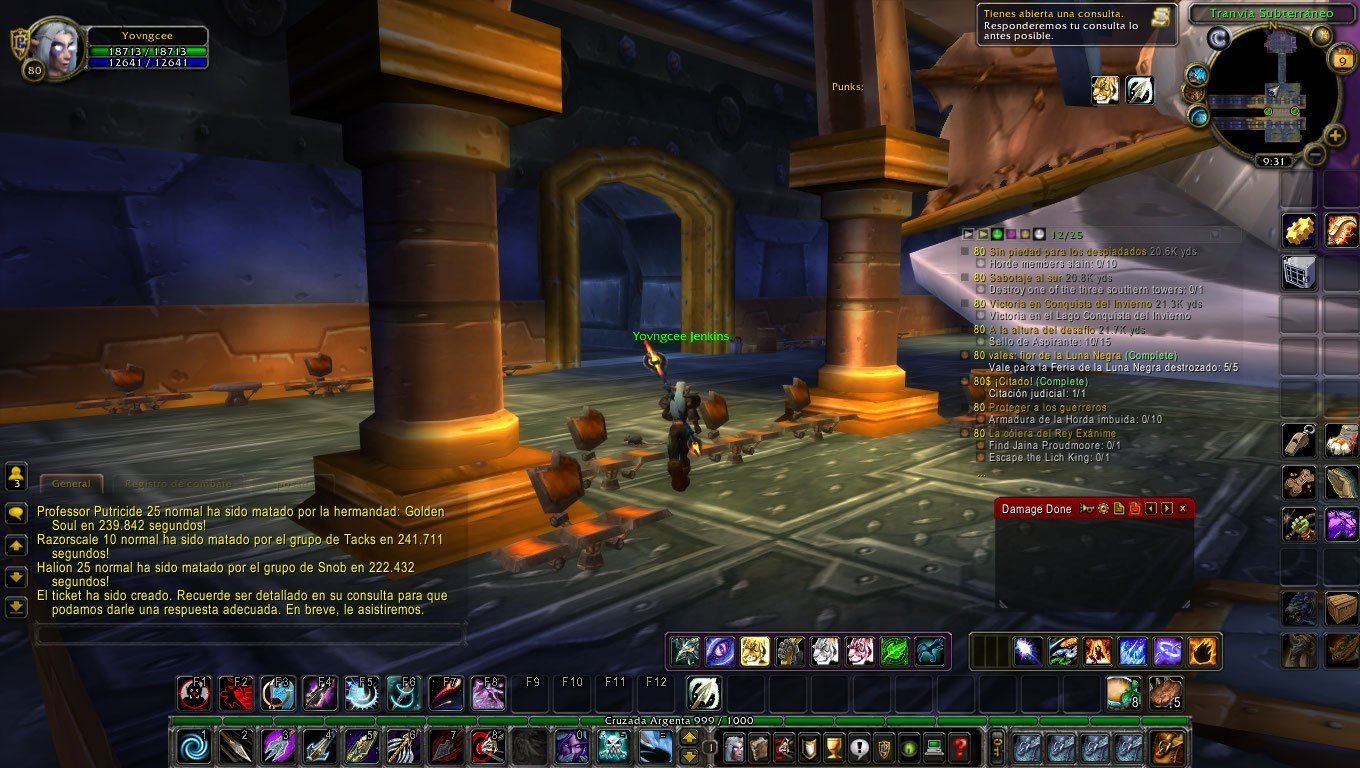Open the calendar showing day 9

coord(1343,61)
